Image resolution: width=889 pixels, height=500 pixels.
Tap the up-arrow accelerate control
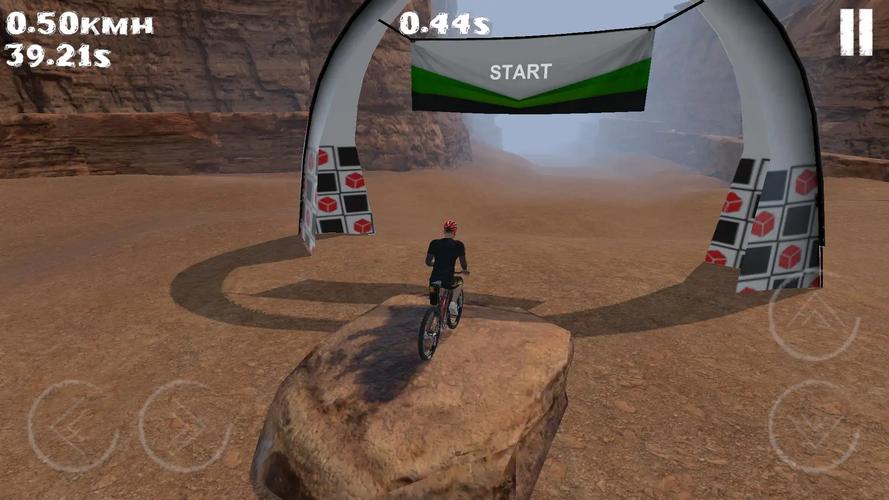814,315
